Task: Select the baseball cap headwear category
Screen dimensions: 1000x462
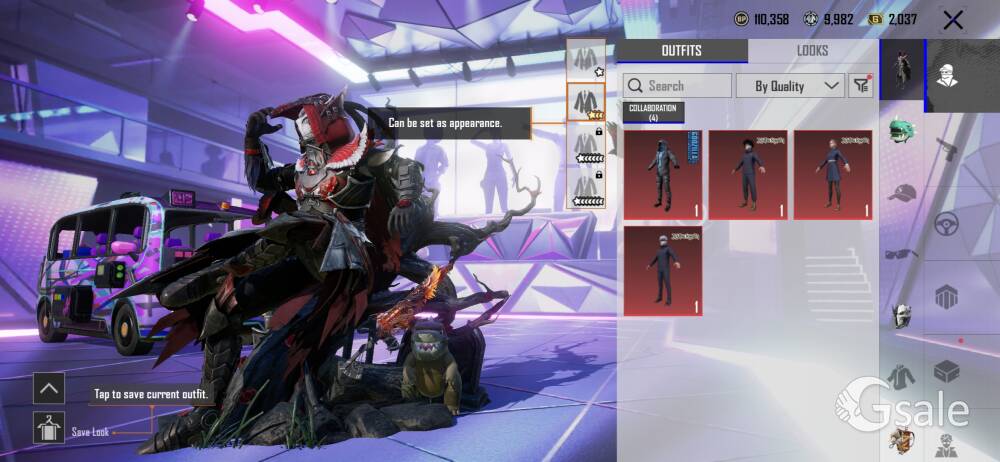Action: pos(902,191)
